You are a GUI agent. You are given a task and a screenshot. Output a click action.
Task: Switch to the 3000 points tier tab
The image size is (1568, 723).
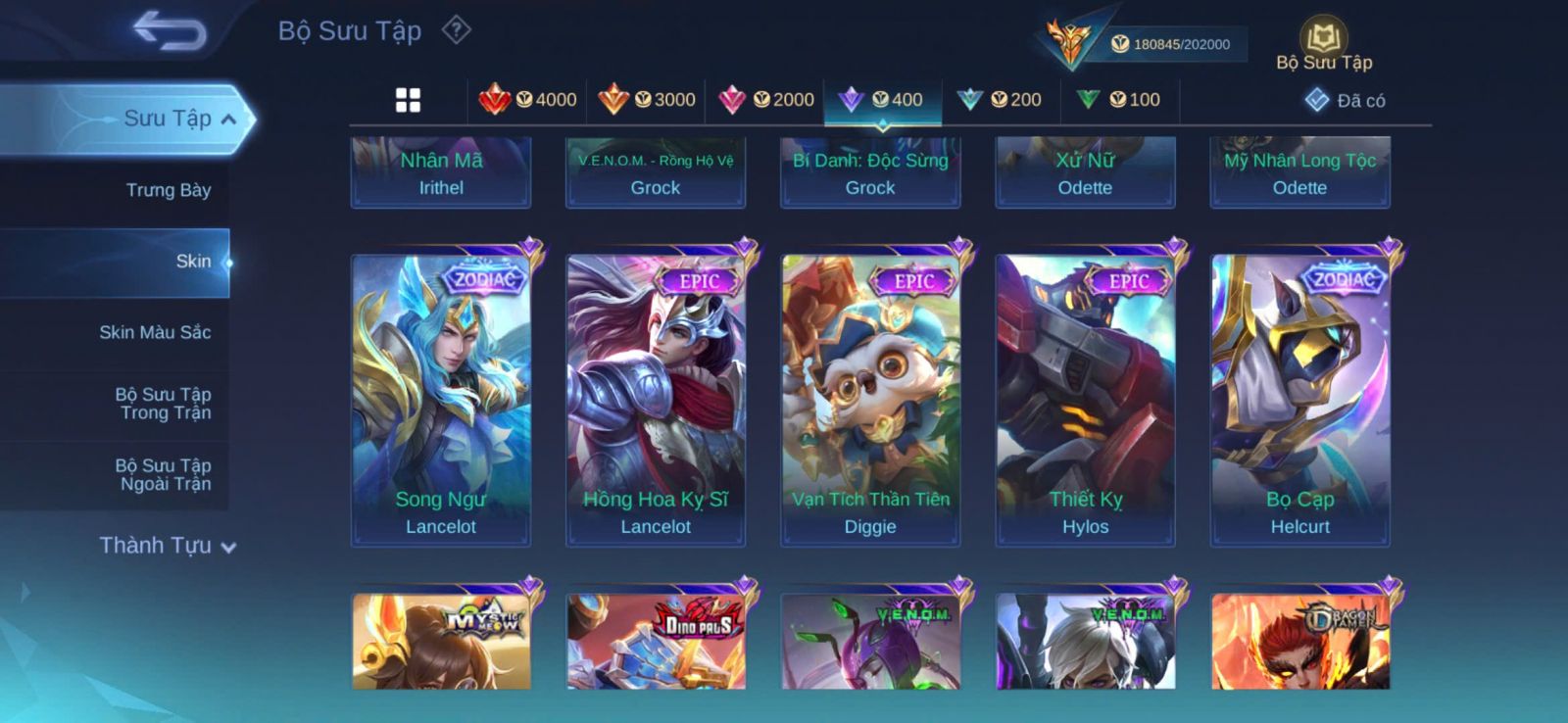647,100
